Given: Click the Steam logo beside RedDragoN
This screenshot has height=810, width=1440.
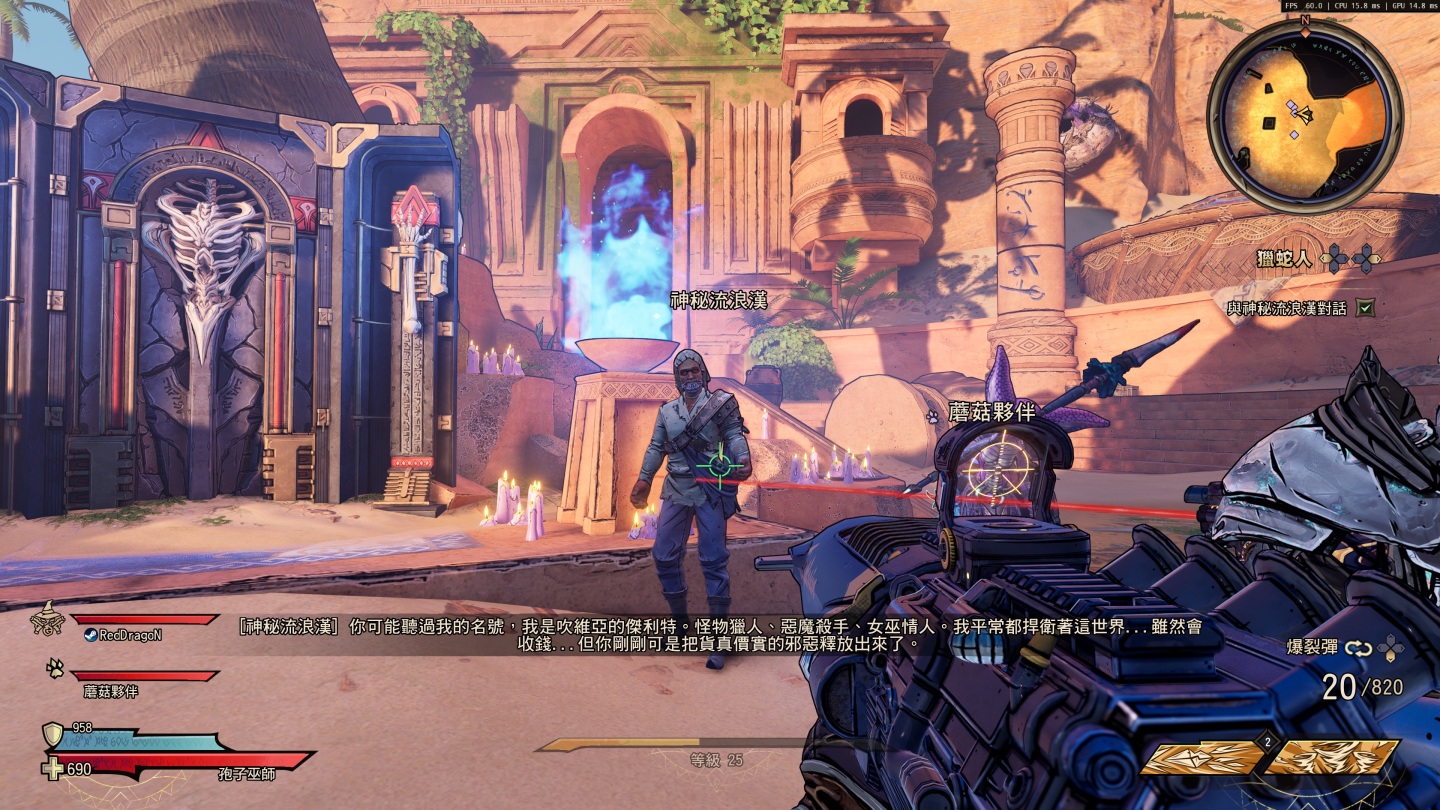Looking at the screenshot, I should click(x=90, y=635).
